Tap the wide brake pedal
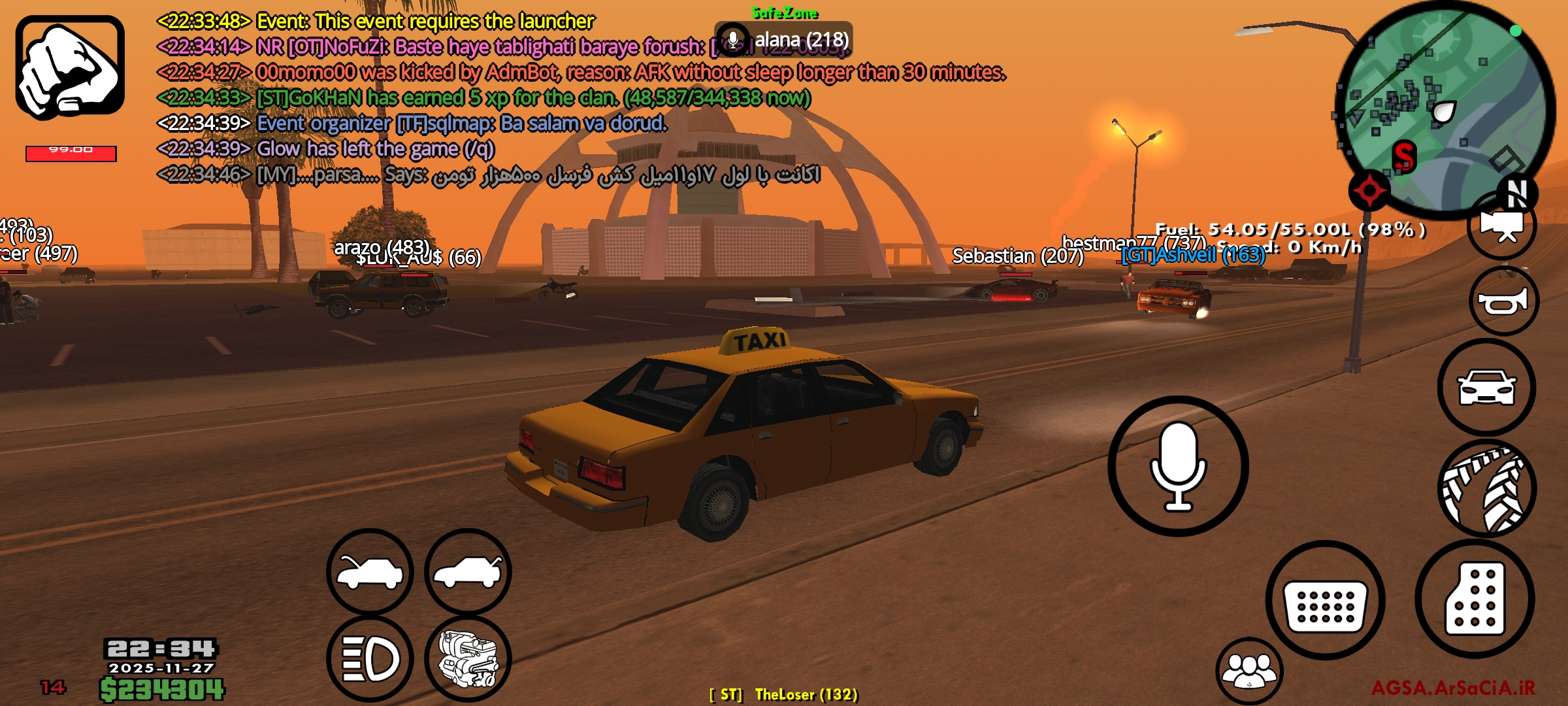The width and height of the screenshot is (1568, 706). pyautogui.click(x=1325, y=601)
